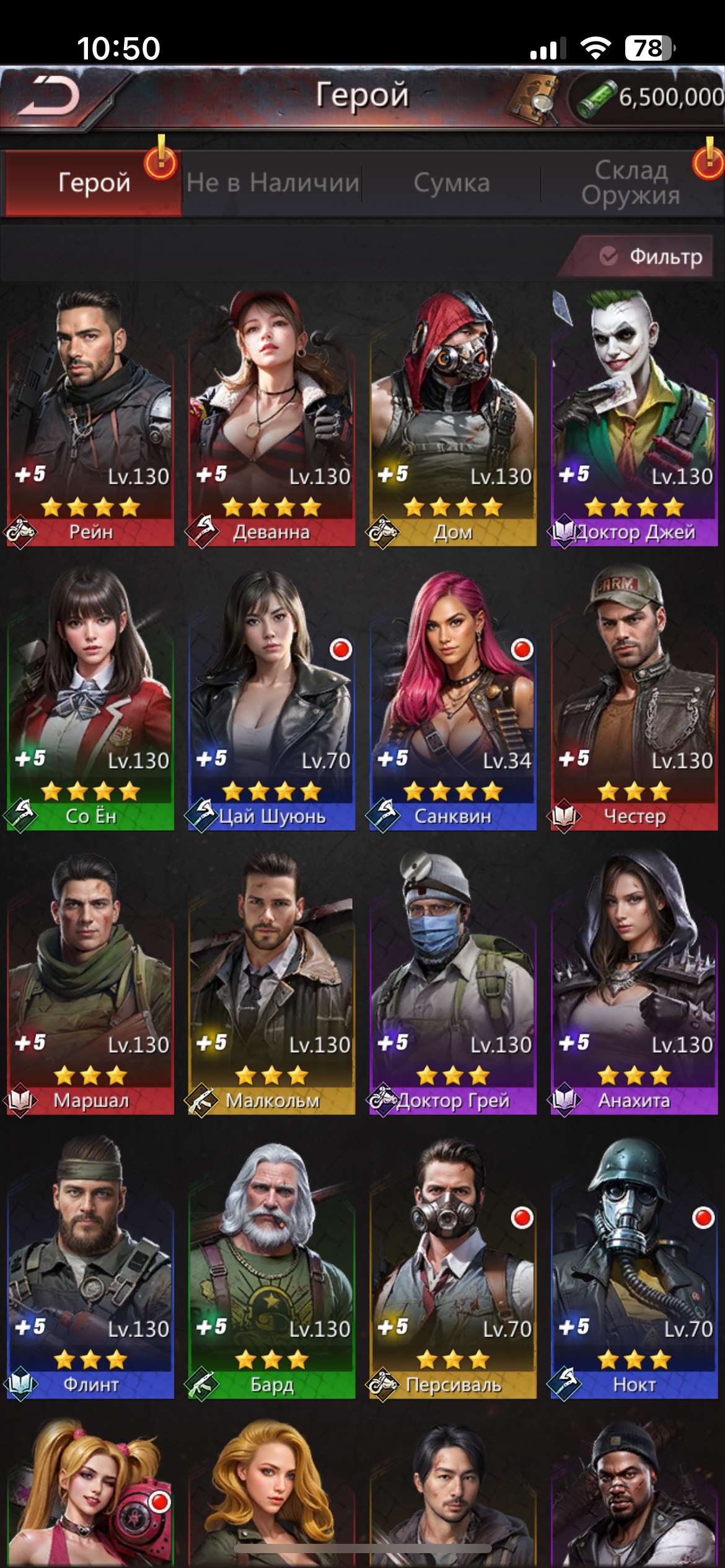The width and height of the screenshot is (725, 1568).
Task: Select the Рейн hero card
Action: coord(90,418)
